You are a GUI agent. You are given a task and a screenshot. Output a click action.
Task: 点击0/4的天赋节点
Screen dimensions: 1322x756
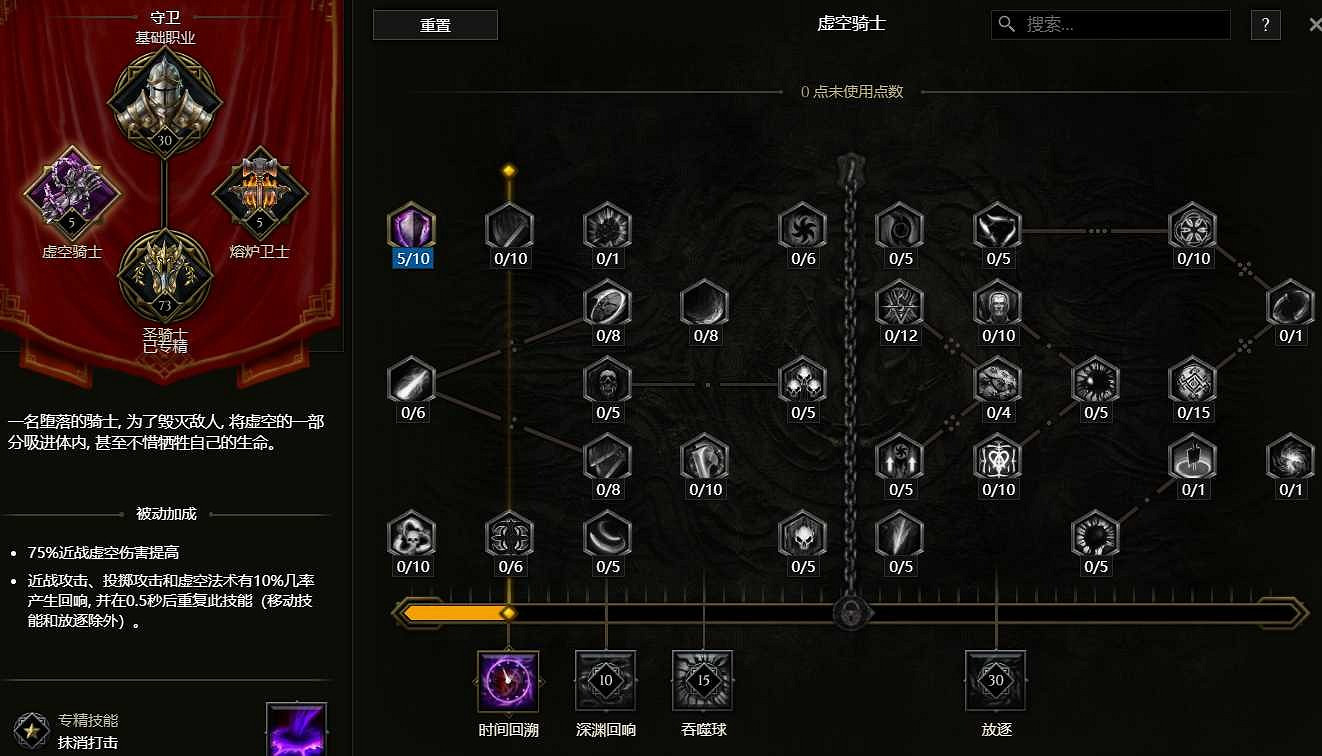click(x=996, y=385)
